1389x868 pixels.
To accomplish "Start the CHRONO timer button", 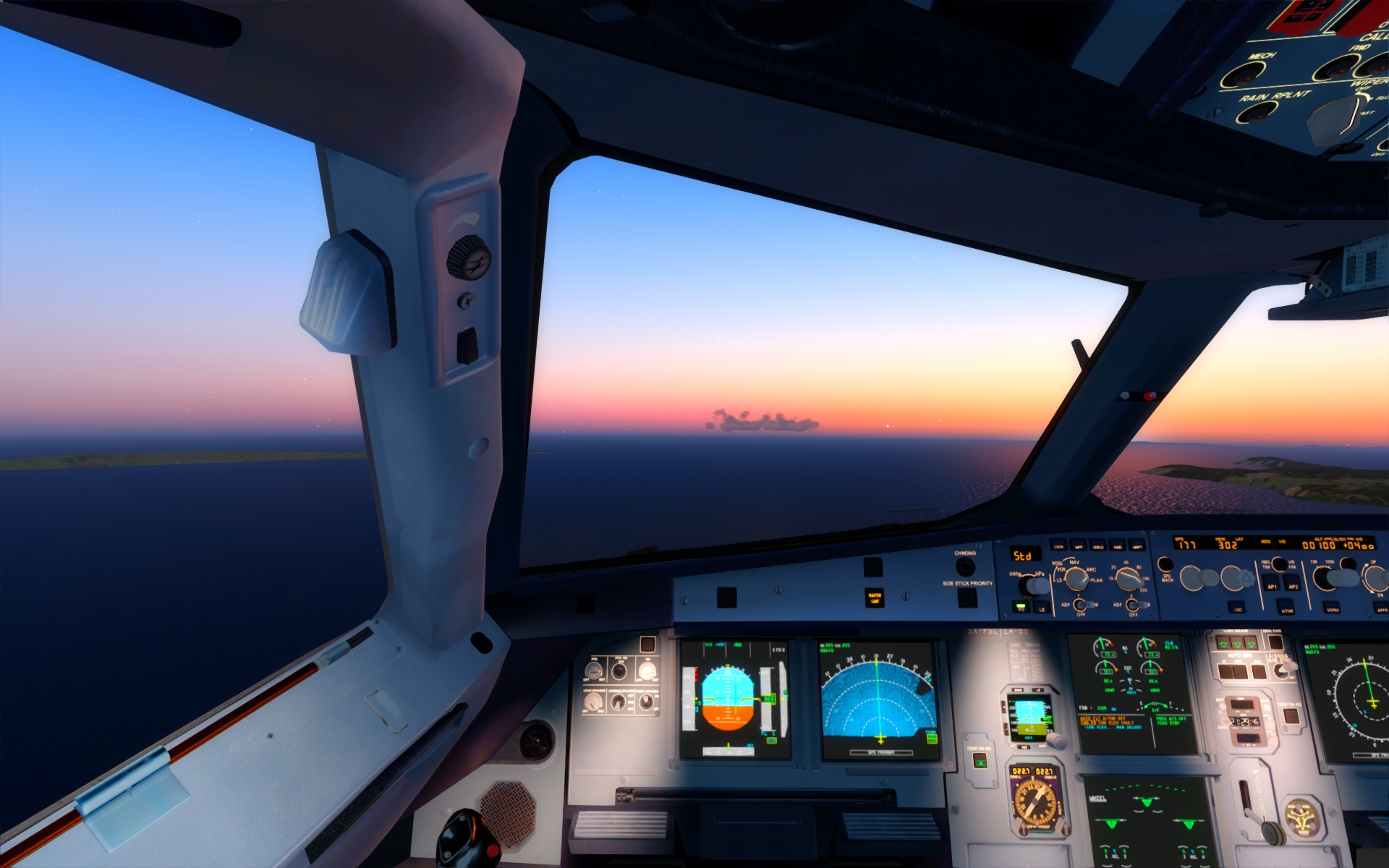I will click(x=965, y=566).
